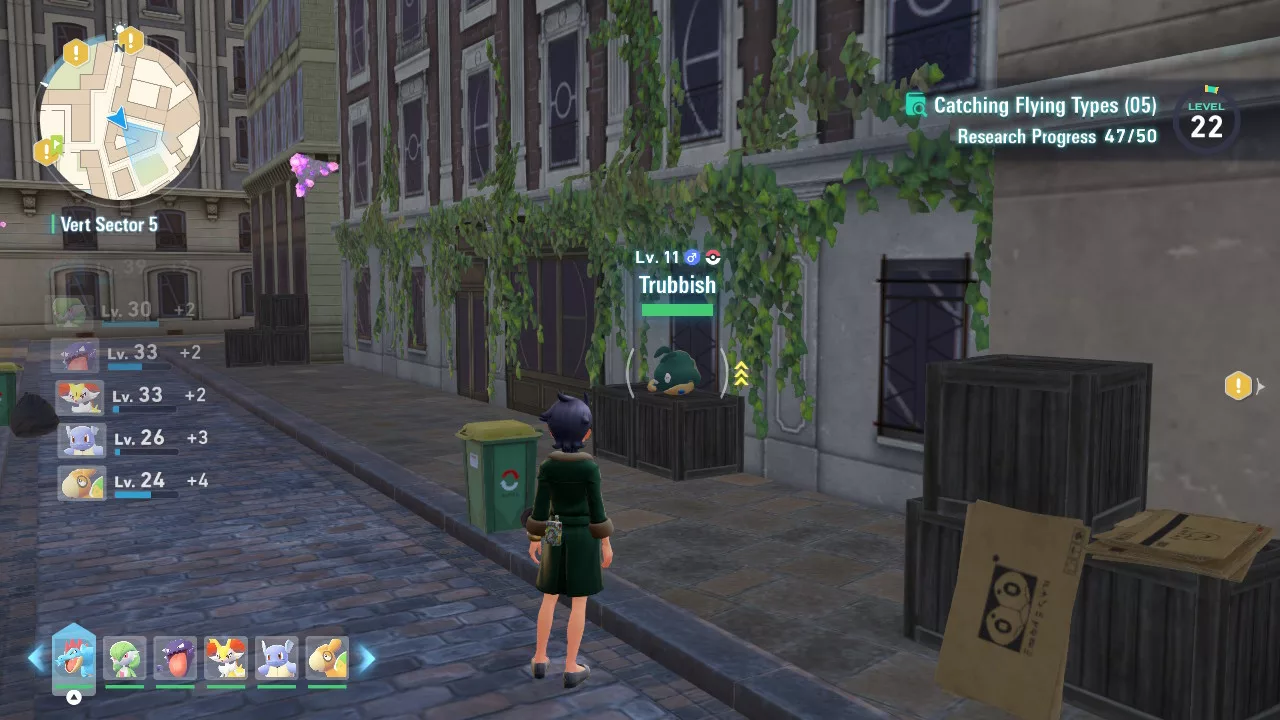Screen dimensions: 1280x720
Task: Click the party bar's right arrow
Action: point(367,658)
